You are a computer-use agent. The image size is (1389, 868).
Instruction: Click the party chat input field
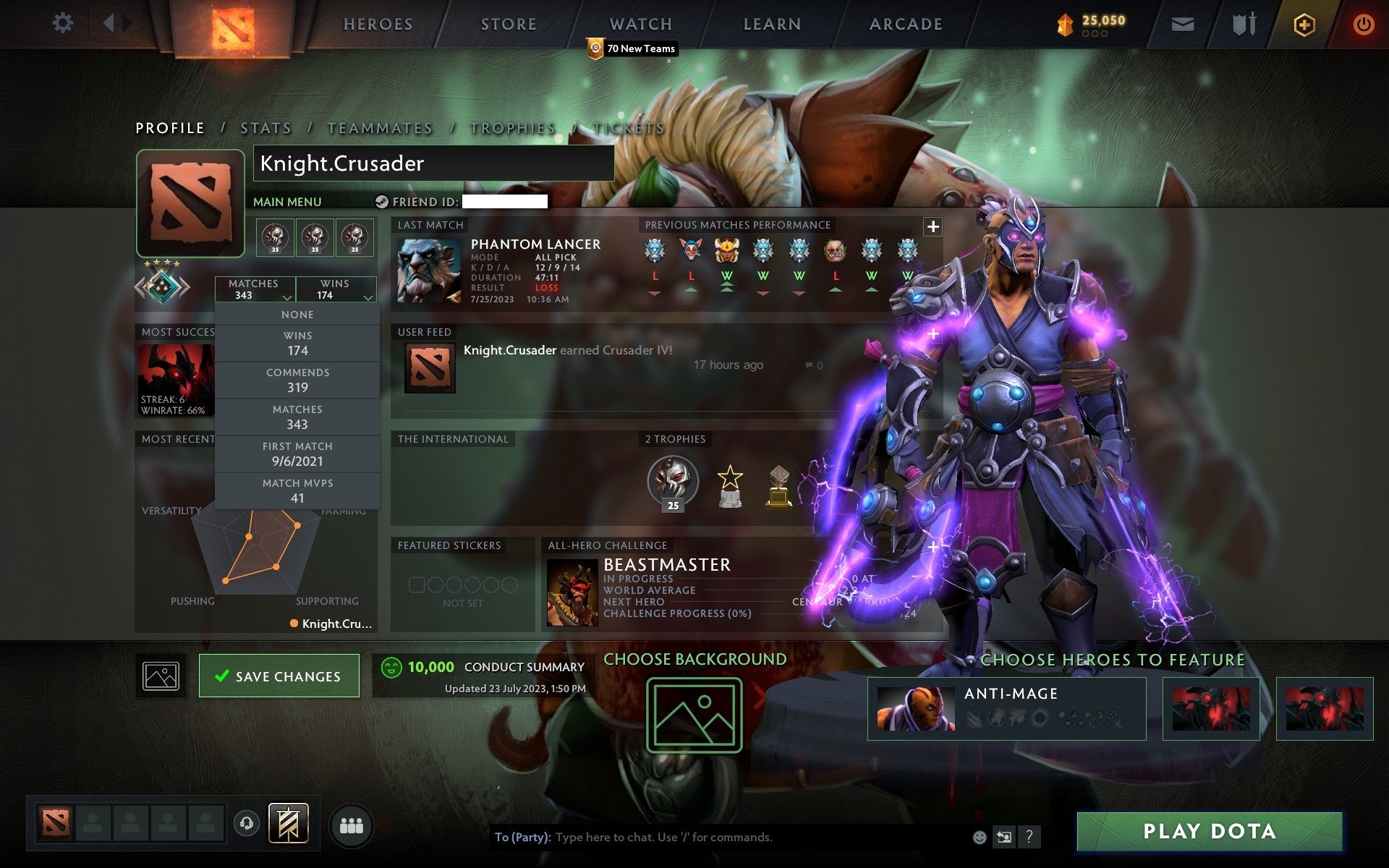(x=723, y=838)
